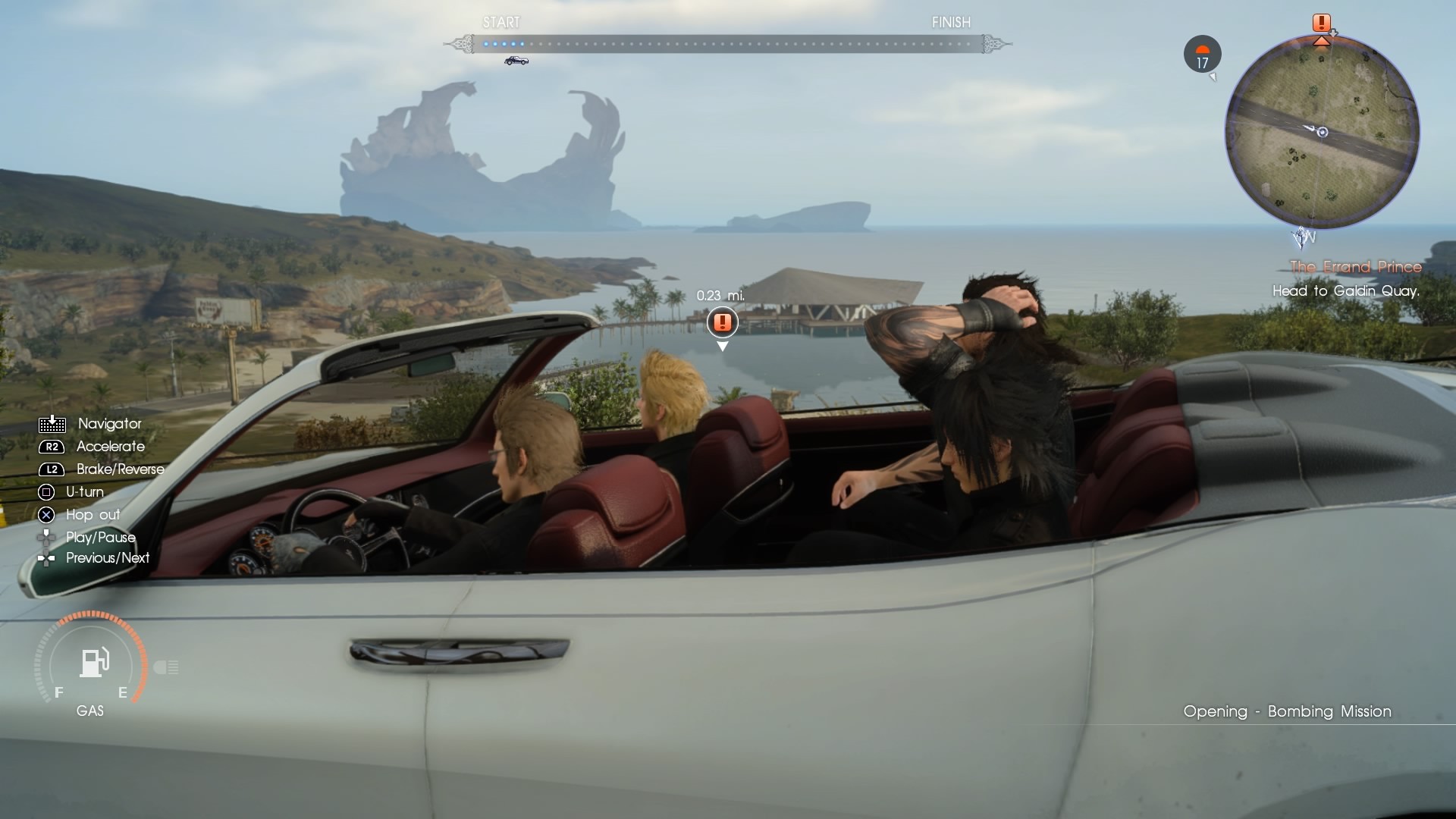Click the Opening - Bombing Mission track title
The image size is (1456, 819).
point(1287,711)
